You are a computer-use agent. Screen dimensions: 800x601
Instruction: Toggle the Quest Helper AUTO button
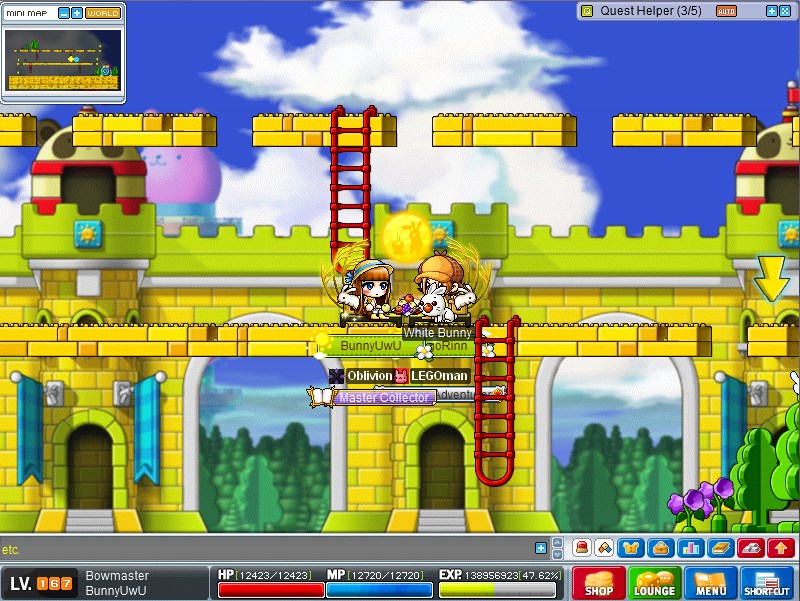[x=727, y=11]
